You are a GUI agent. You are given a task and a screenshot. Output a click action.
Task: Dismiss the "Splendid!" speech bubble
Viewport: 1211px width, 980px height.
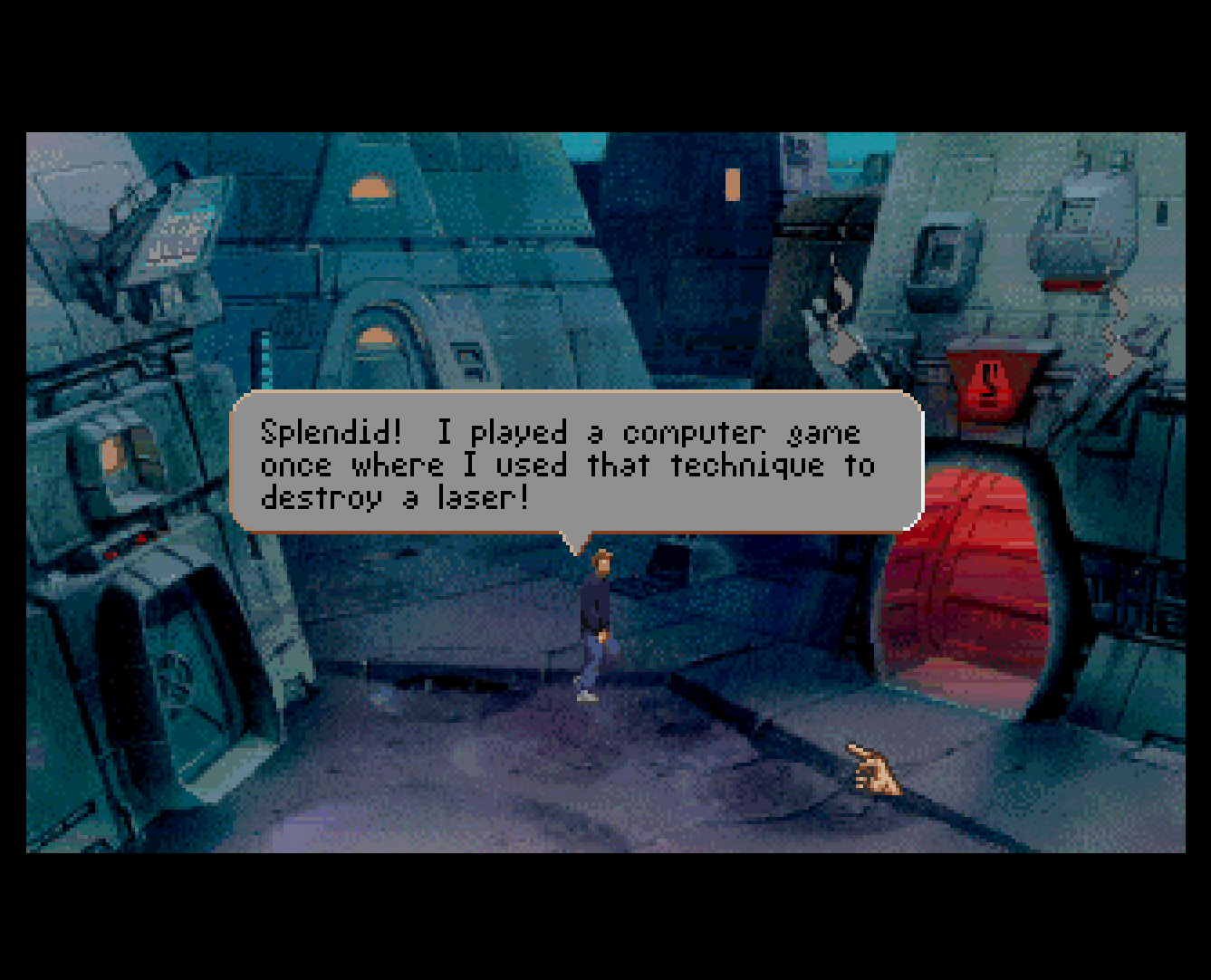tap(576, 463)
